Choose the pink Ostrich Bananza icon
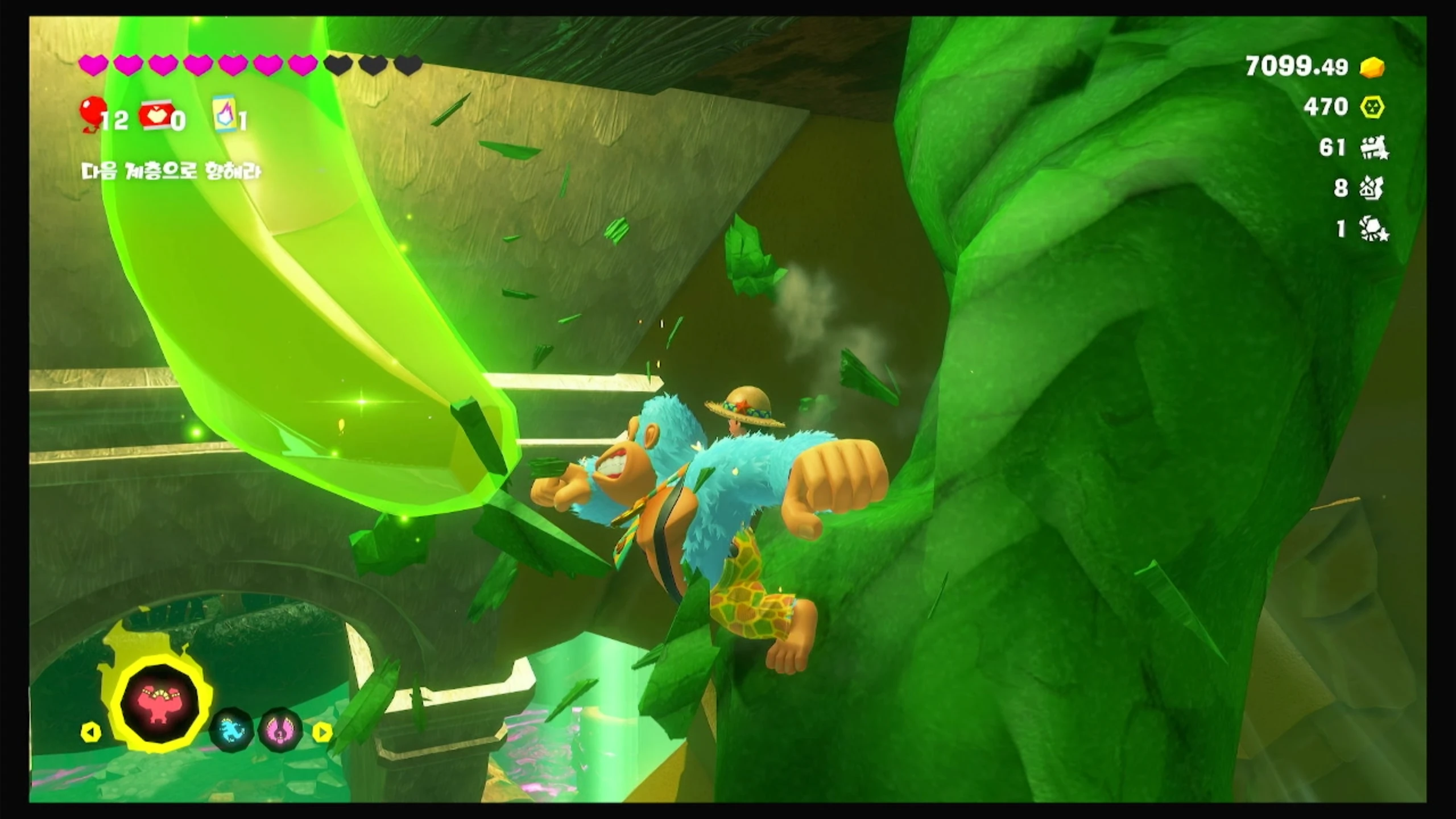 coord(280,729)
